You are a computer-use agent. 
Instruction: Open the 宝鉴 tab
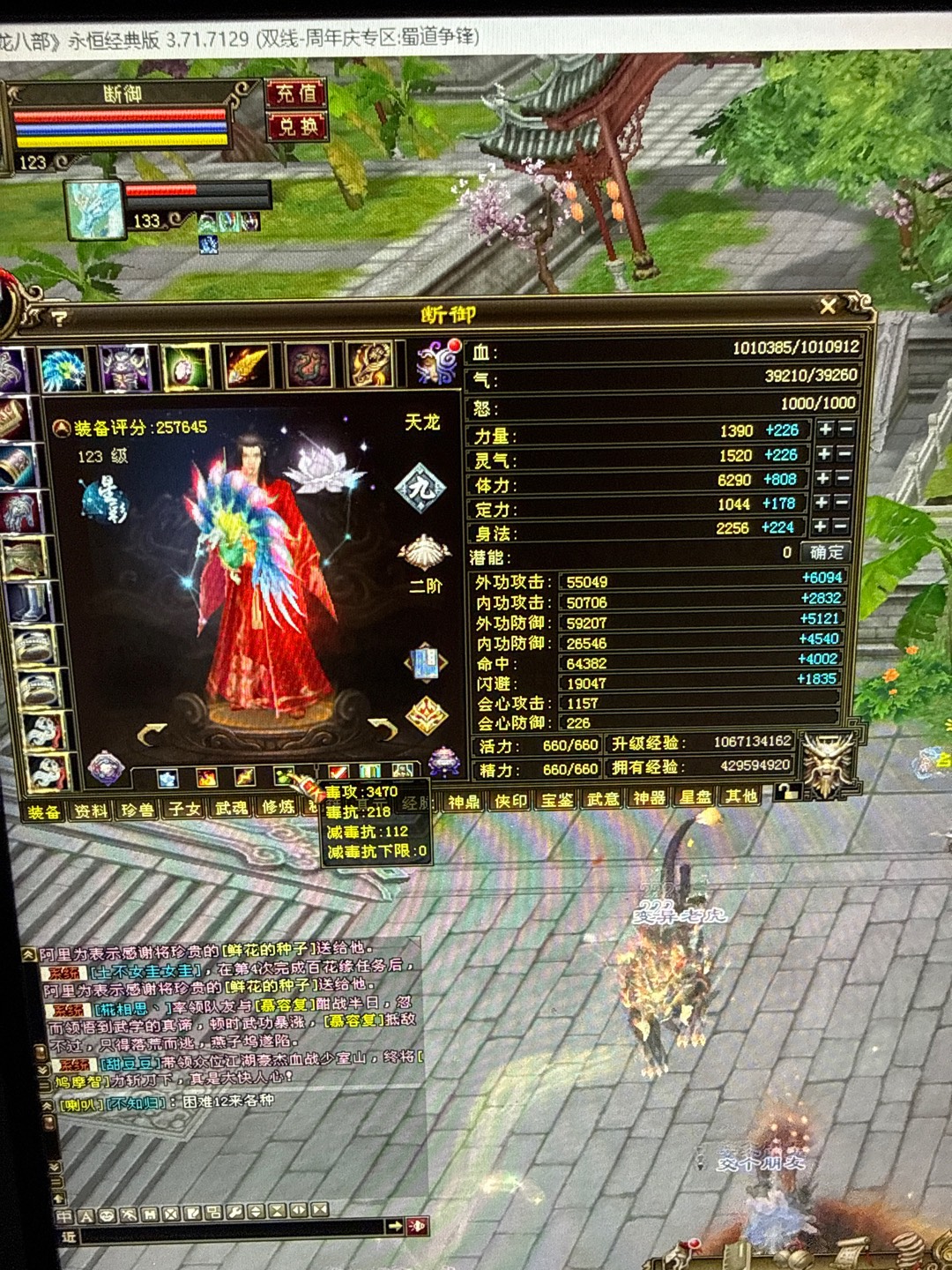click(557, 800)
